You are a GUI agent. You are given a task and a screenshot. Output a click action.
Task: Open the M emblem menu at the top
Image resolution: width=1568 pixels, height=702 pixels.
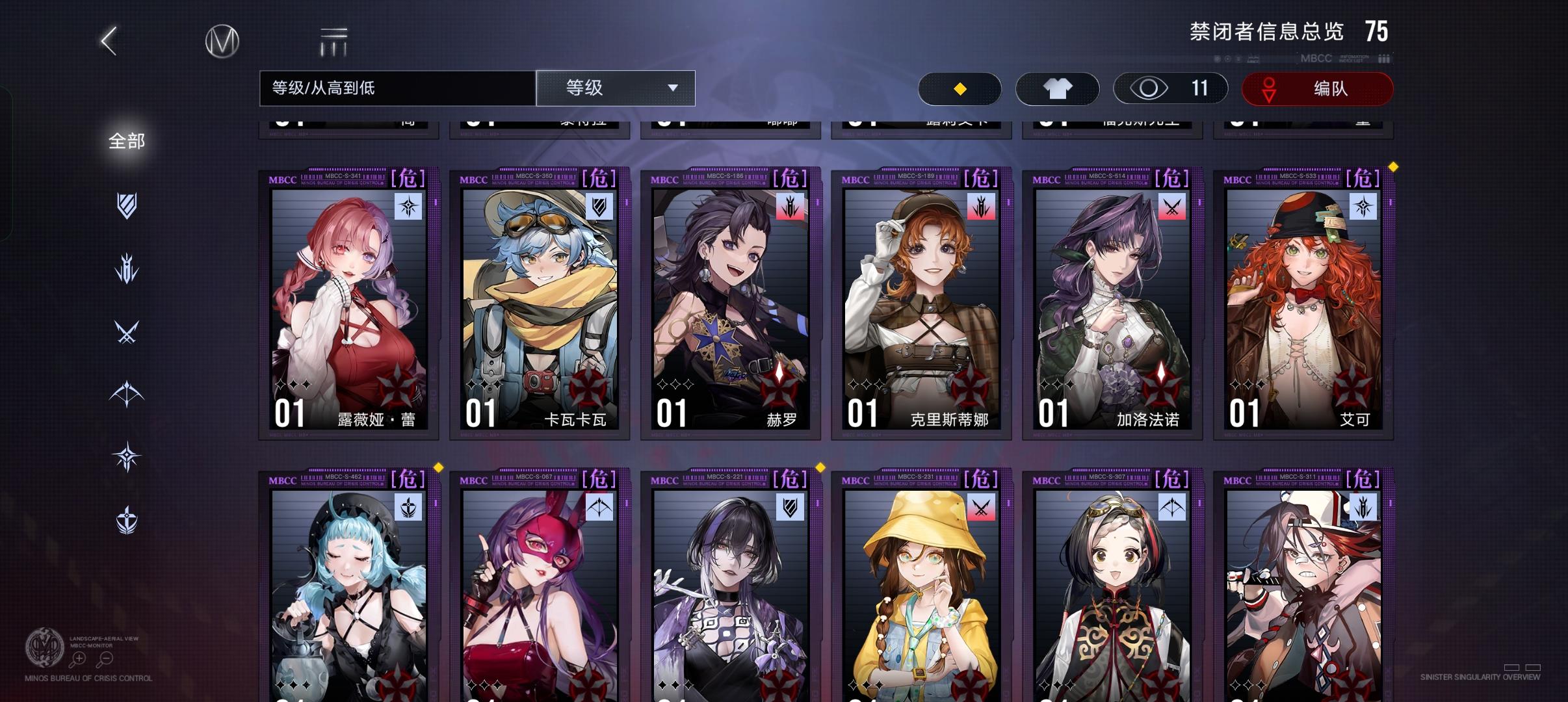click(222, 40)
